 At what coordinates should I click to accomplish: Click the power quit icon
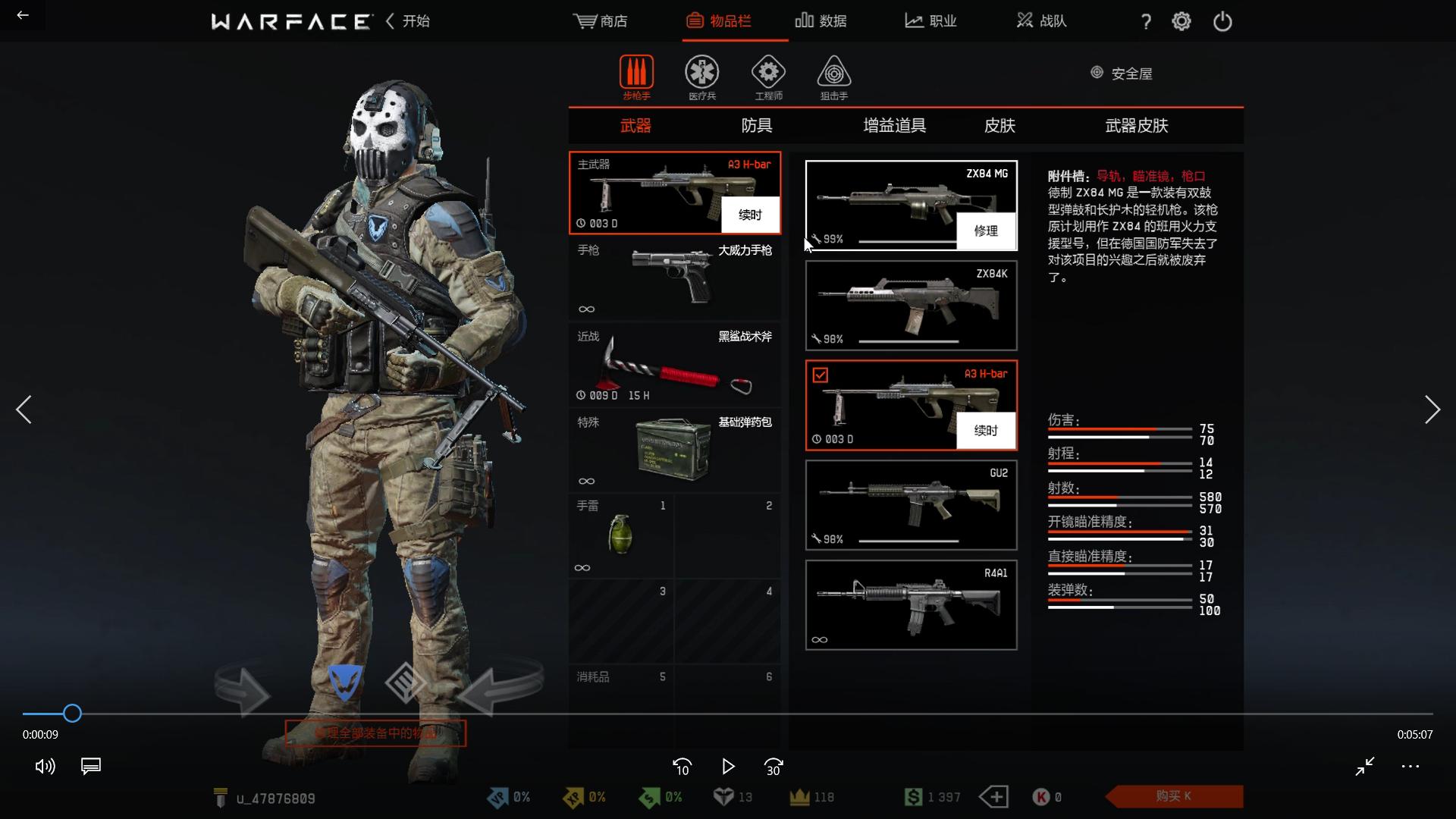1222,21
